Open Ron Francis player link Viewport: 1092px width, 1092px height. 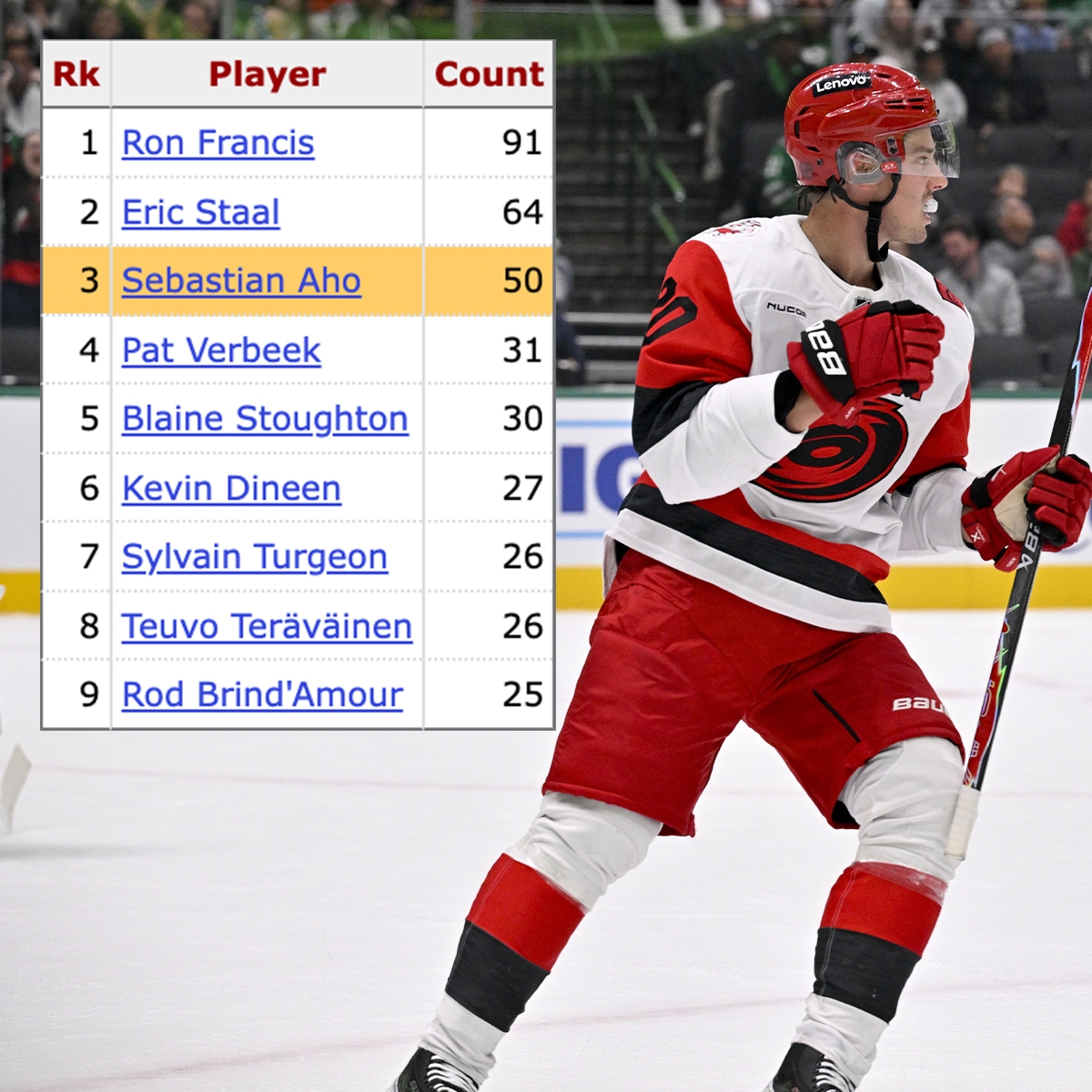click(x=218, y=143)
